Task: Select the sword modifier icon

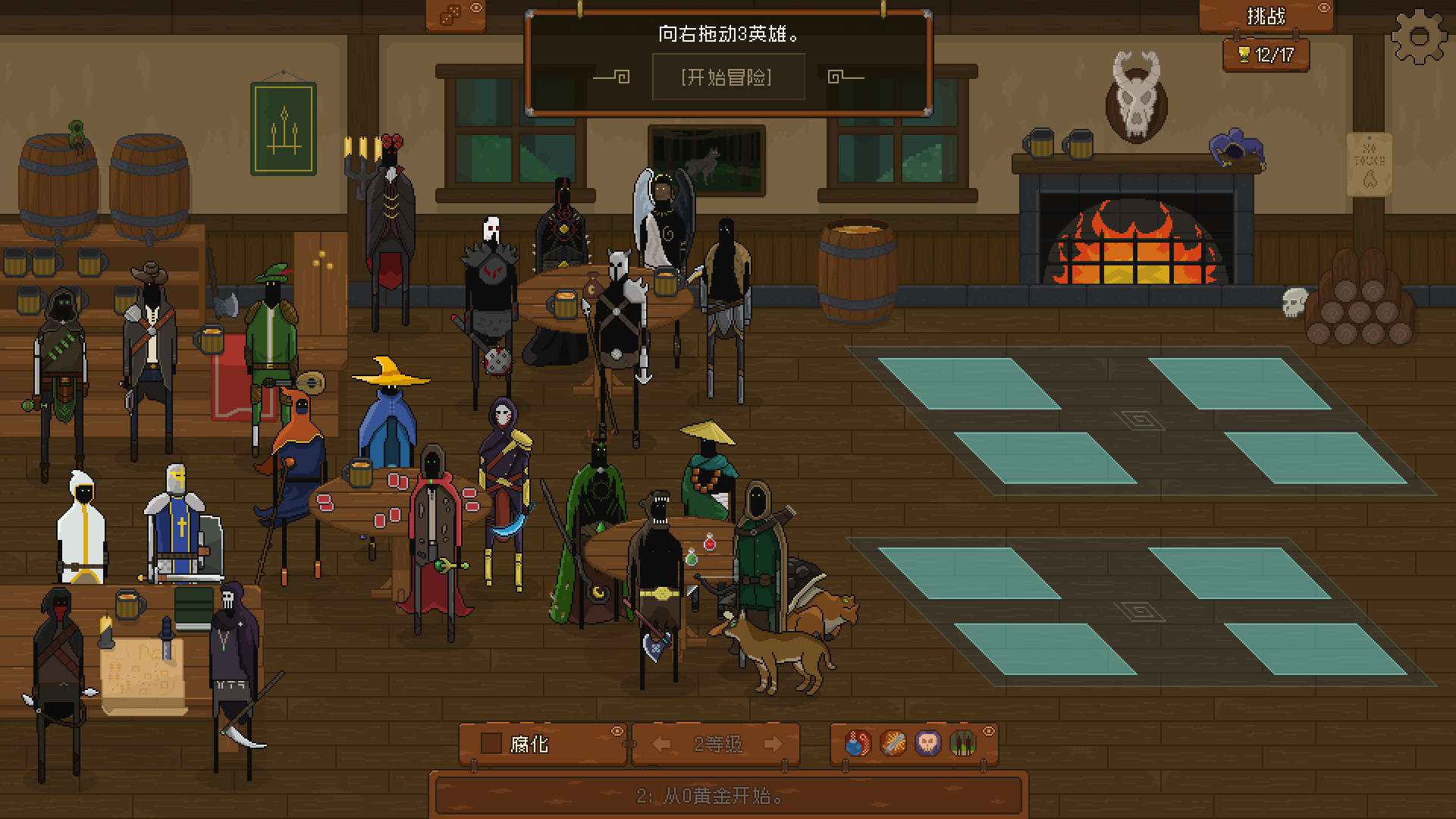Action: point(893,743)
